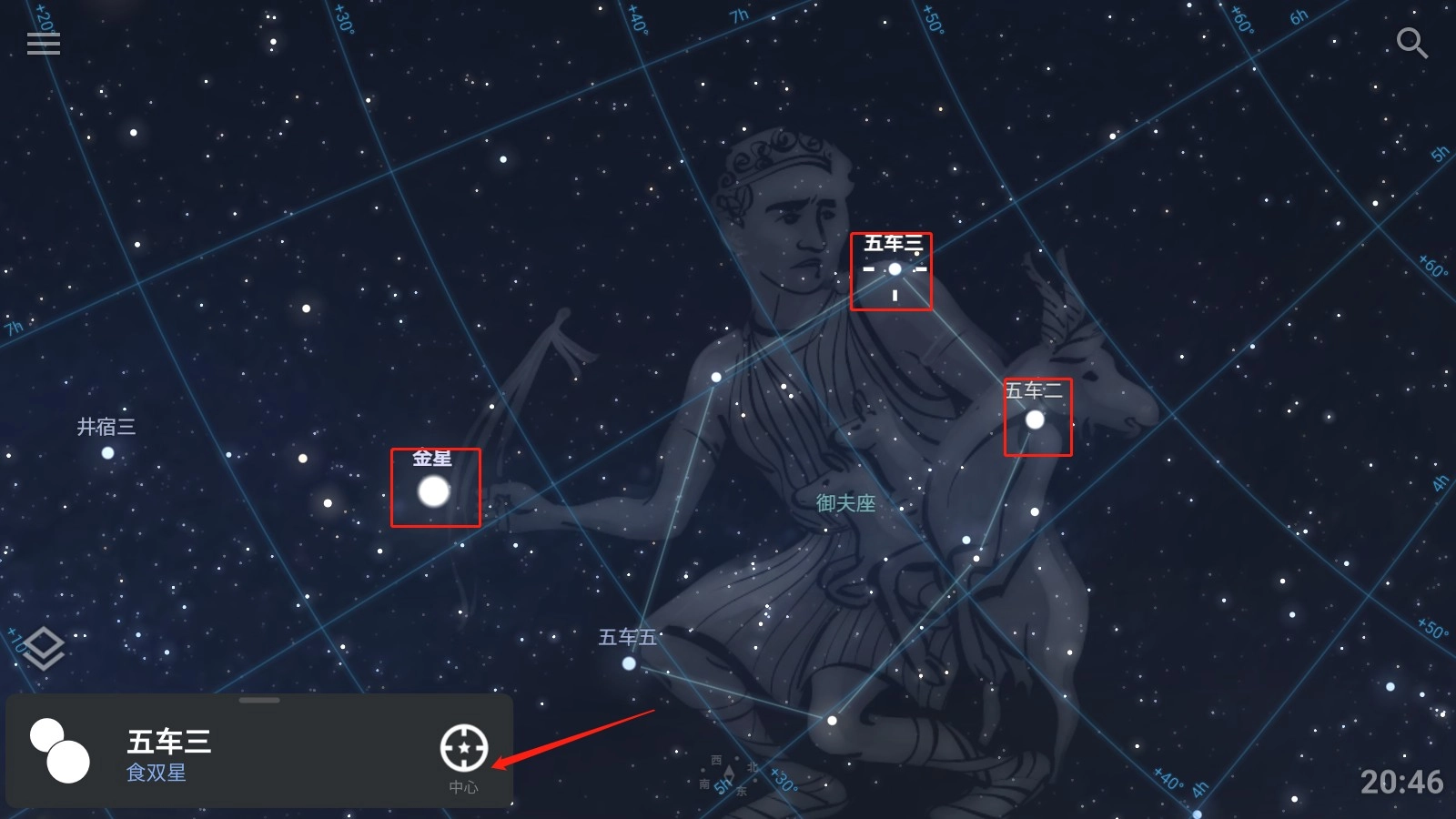This screenshot has width=1456, height=819.
Task: Tap the selected star 五车三 crosshair
Action: pyautogui.click(x=895, y=269)
